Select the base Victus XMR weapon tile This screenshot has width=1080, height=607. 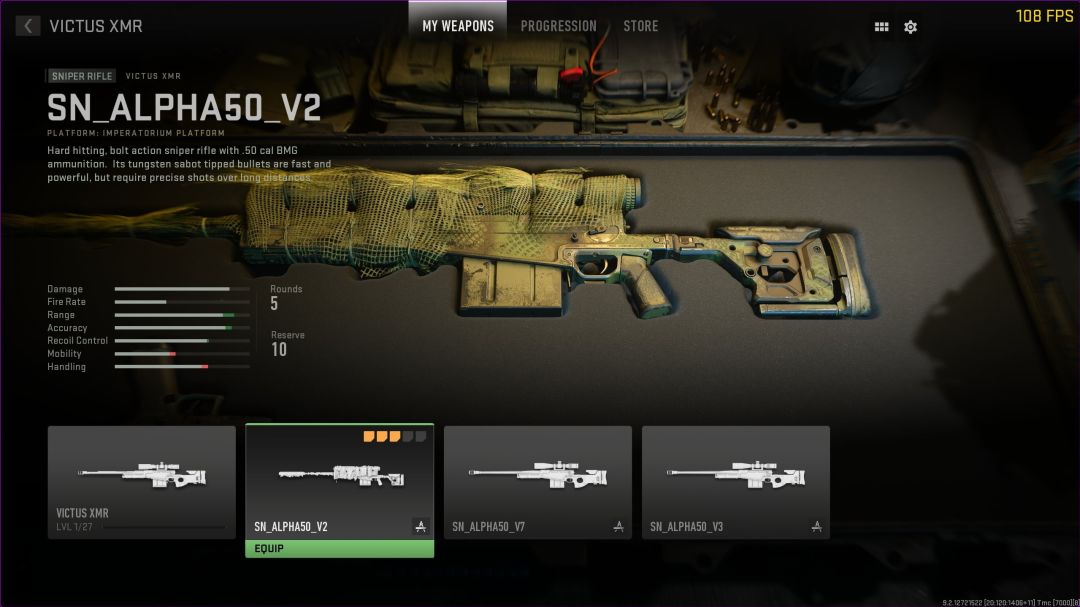(x=142, y=482)
